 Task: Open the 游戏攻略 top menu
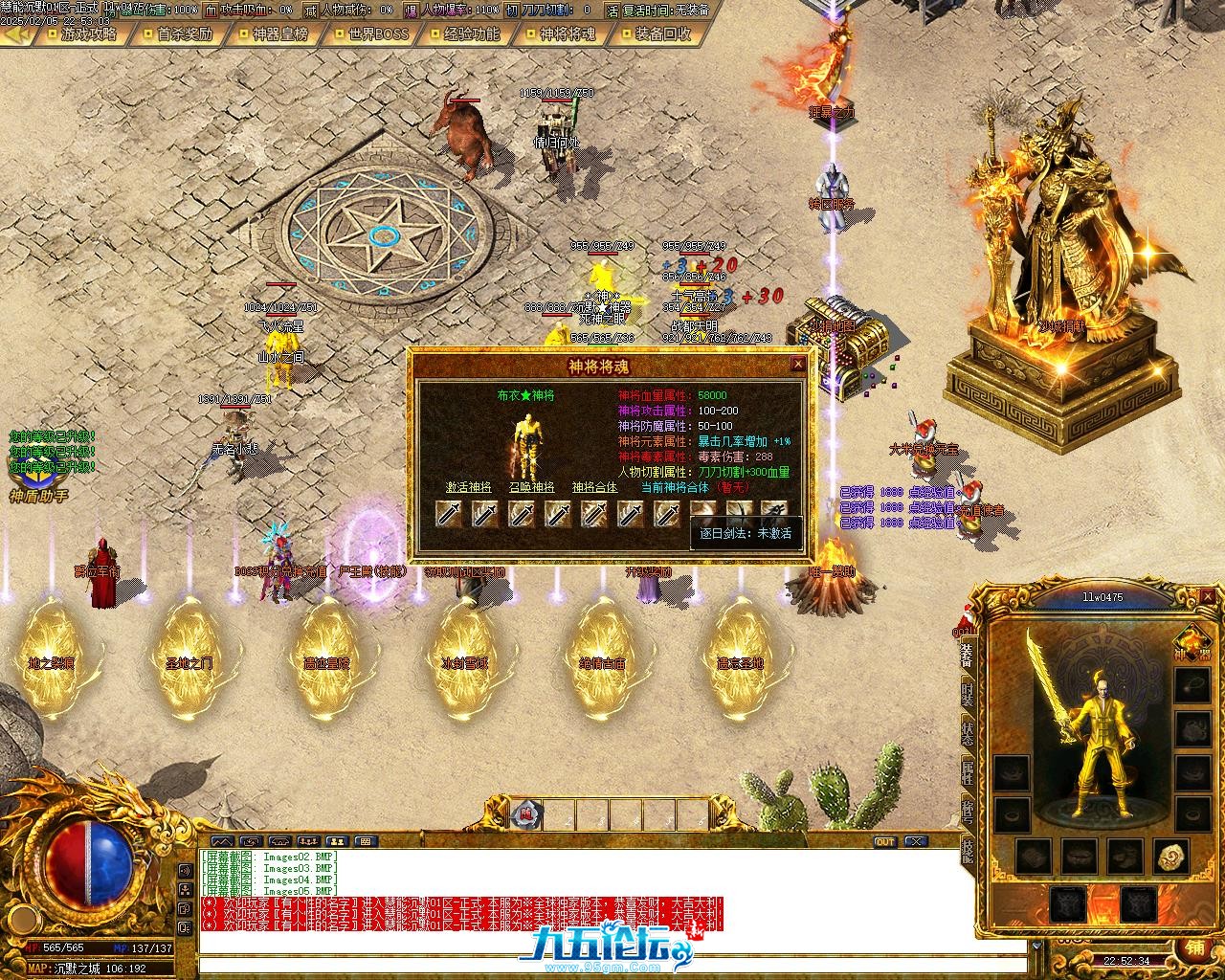click(88, 33)
